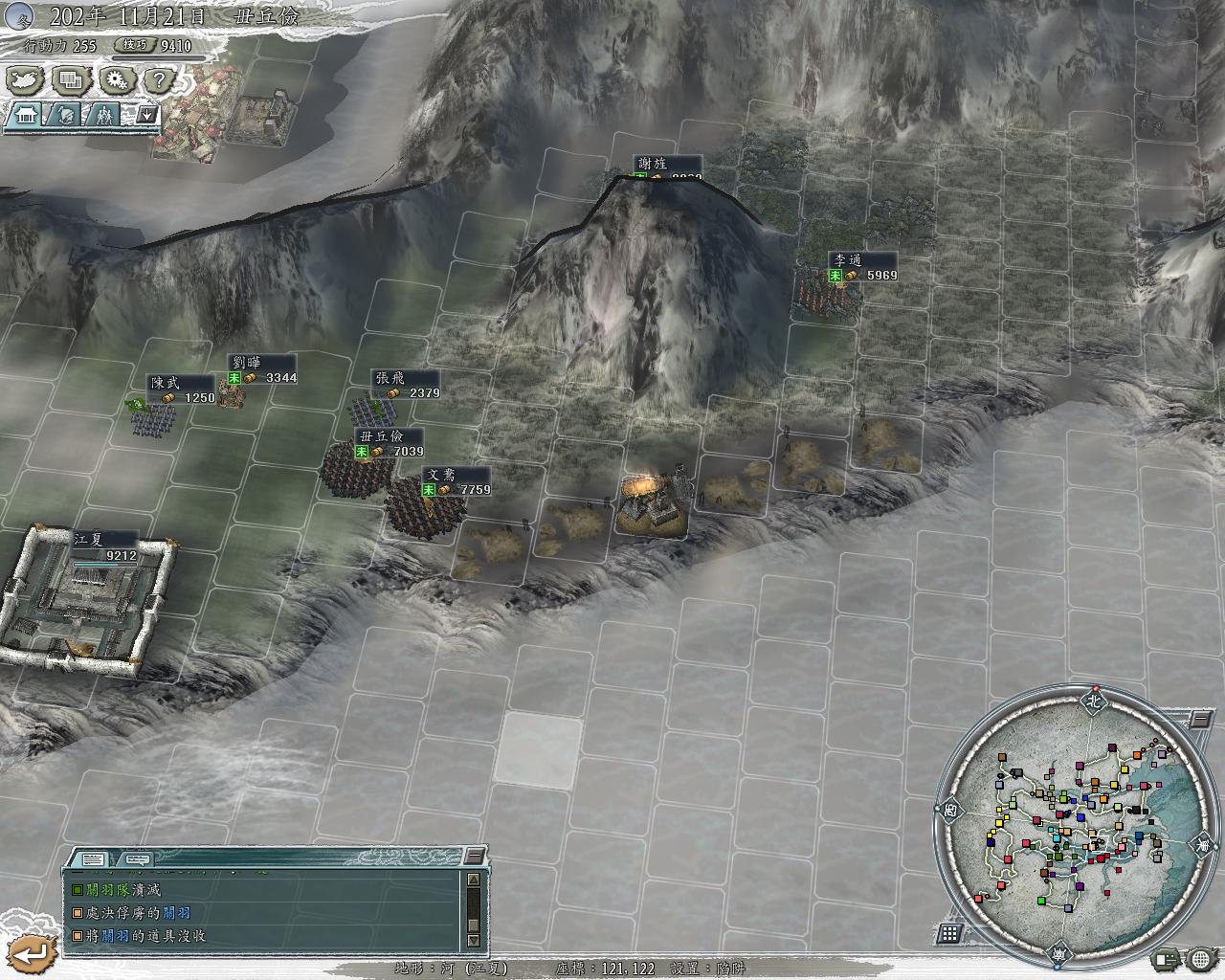The height and width of the screenshot is (980, 1225).
Task: Collapse the tab panel with the down arrow
Action: [x=146, y=115]
